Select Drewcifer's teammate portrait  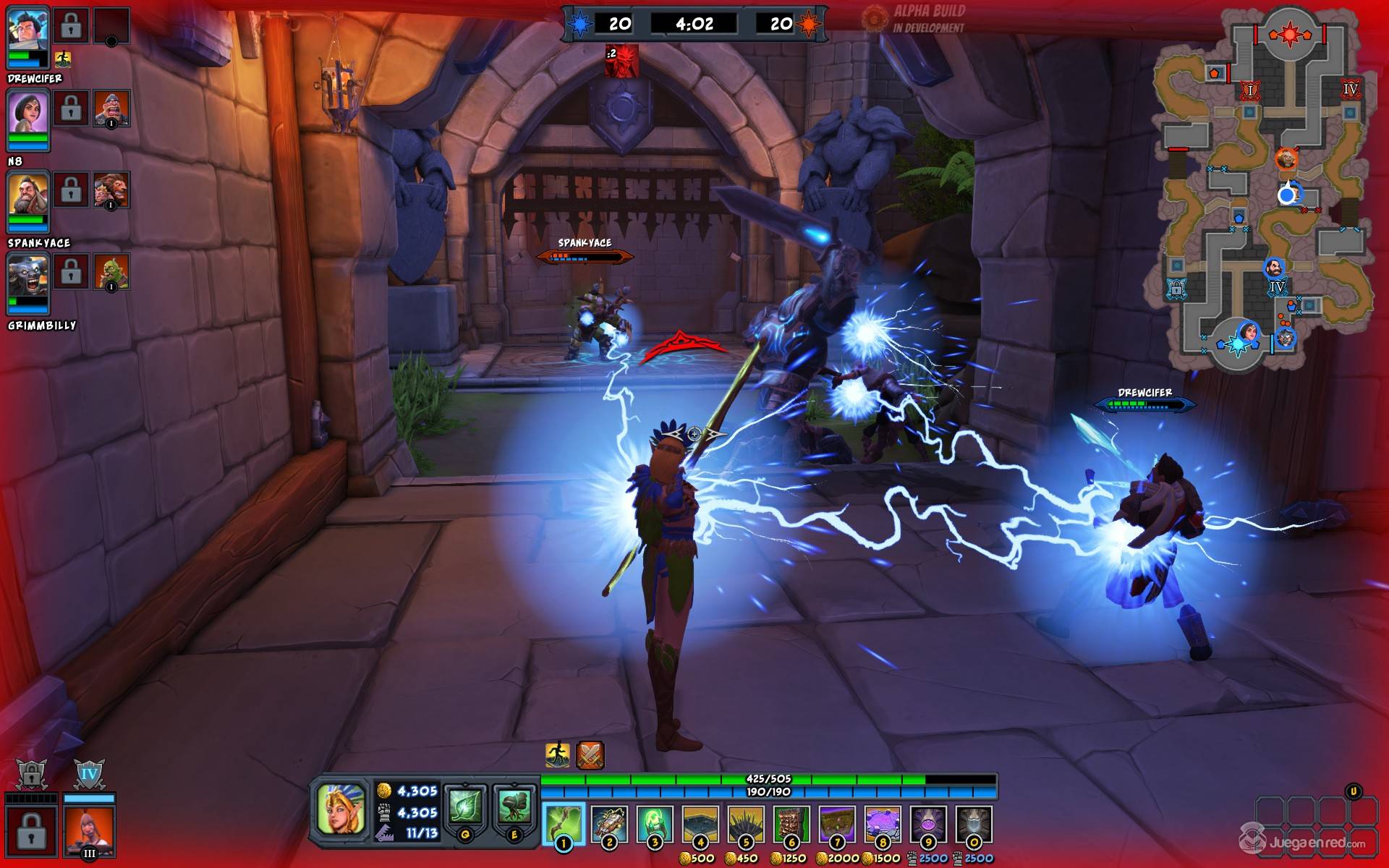click(28, 30)
